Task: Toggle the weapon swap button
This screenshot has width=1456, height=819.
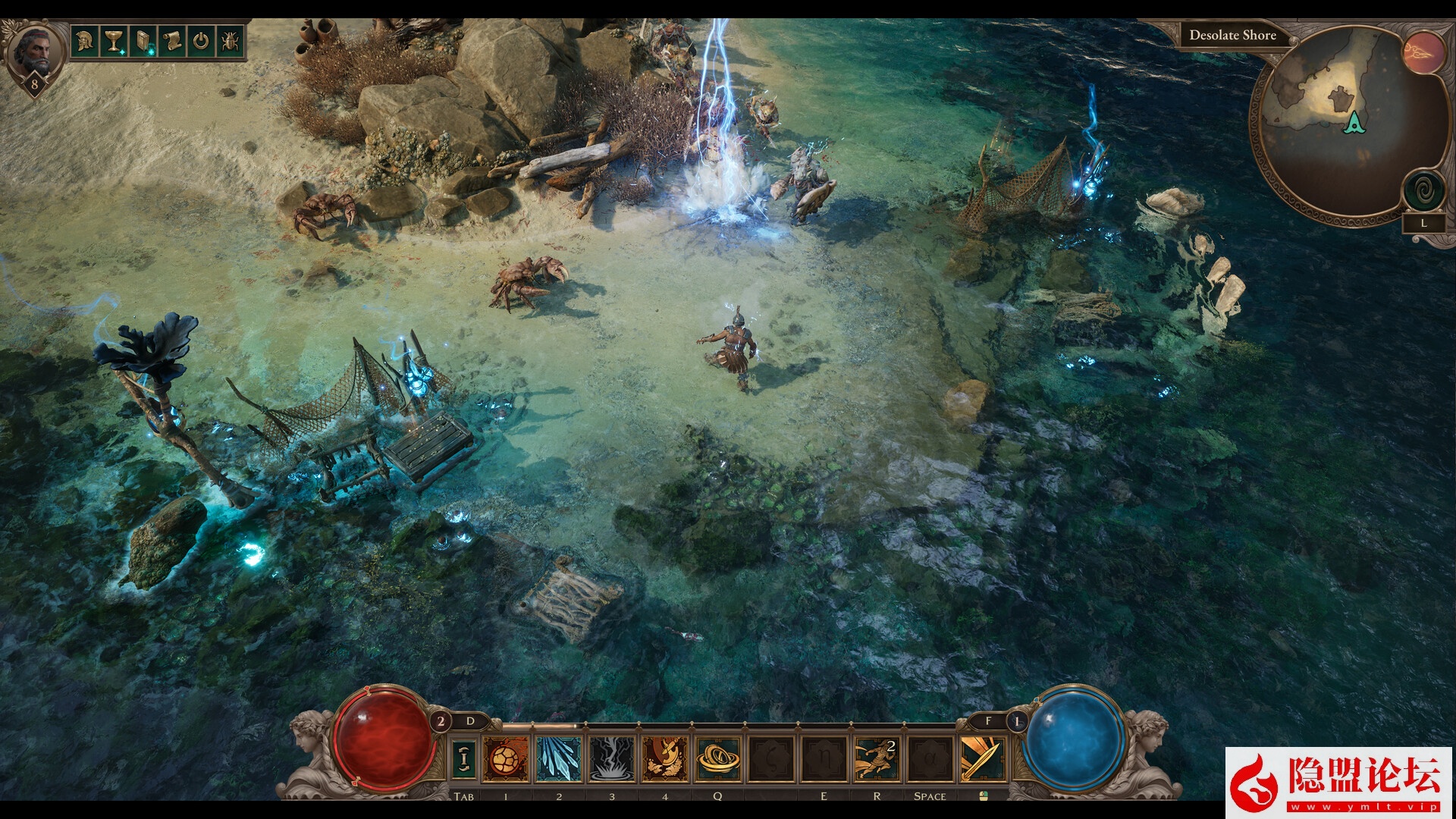Action: tap(464, 759)
